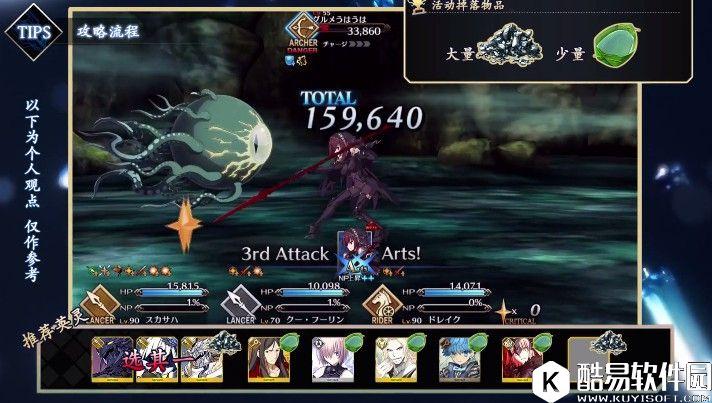Open Scathach's Lancer status panel
This screenshot has width=712, height=403.
[x=150, y=301]
